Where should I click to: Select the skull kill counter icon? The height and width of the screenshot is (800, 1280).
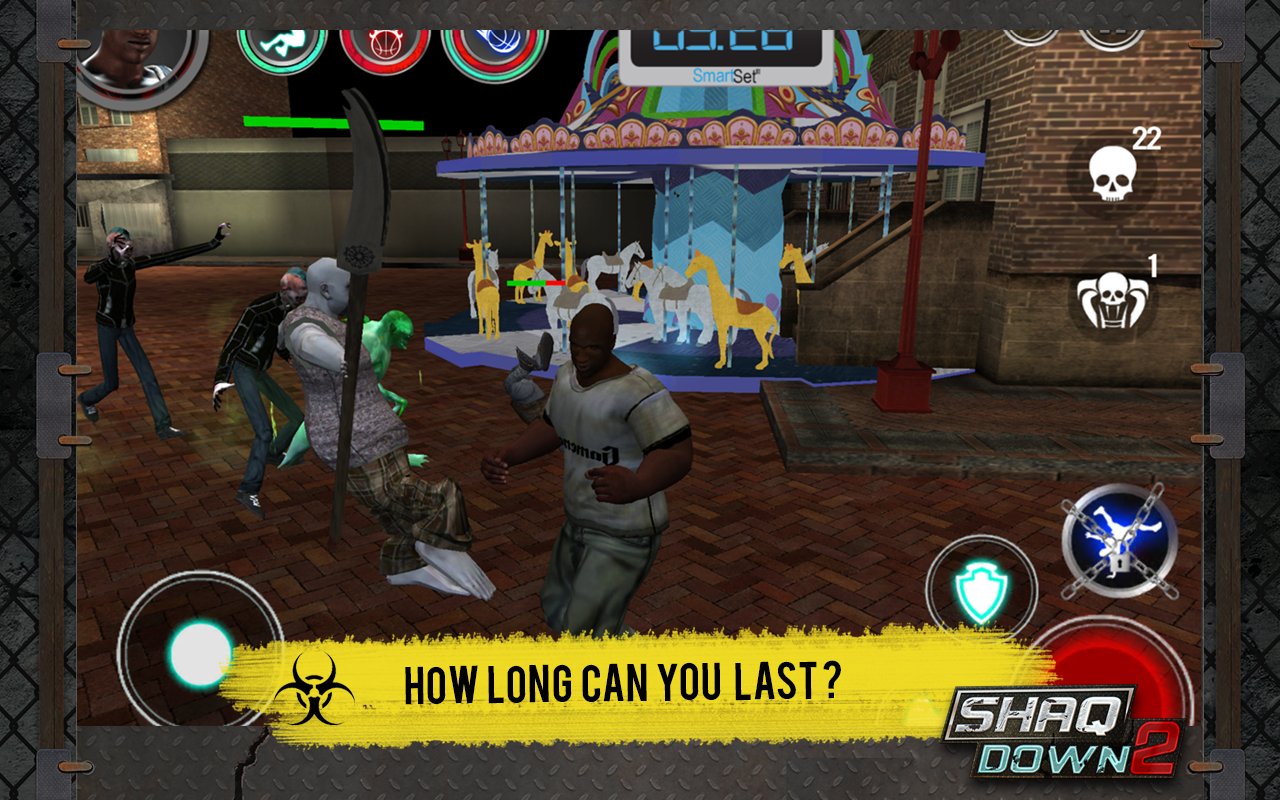tap(1112, 173)
